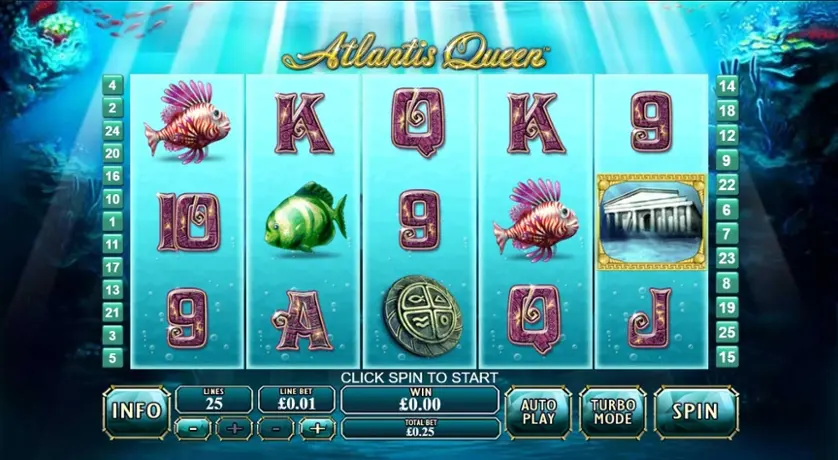
Task: Select payline 14 on the right
Action: [x=727, y=86]
